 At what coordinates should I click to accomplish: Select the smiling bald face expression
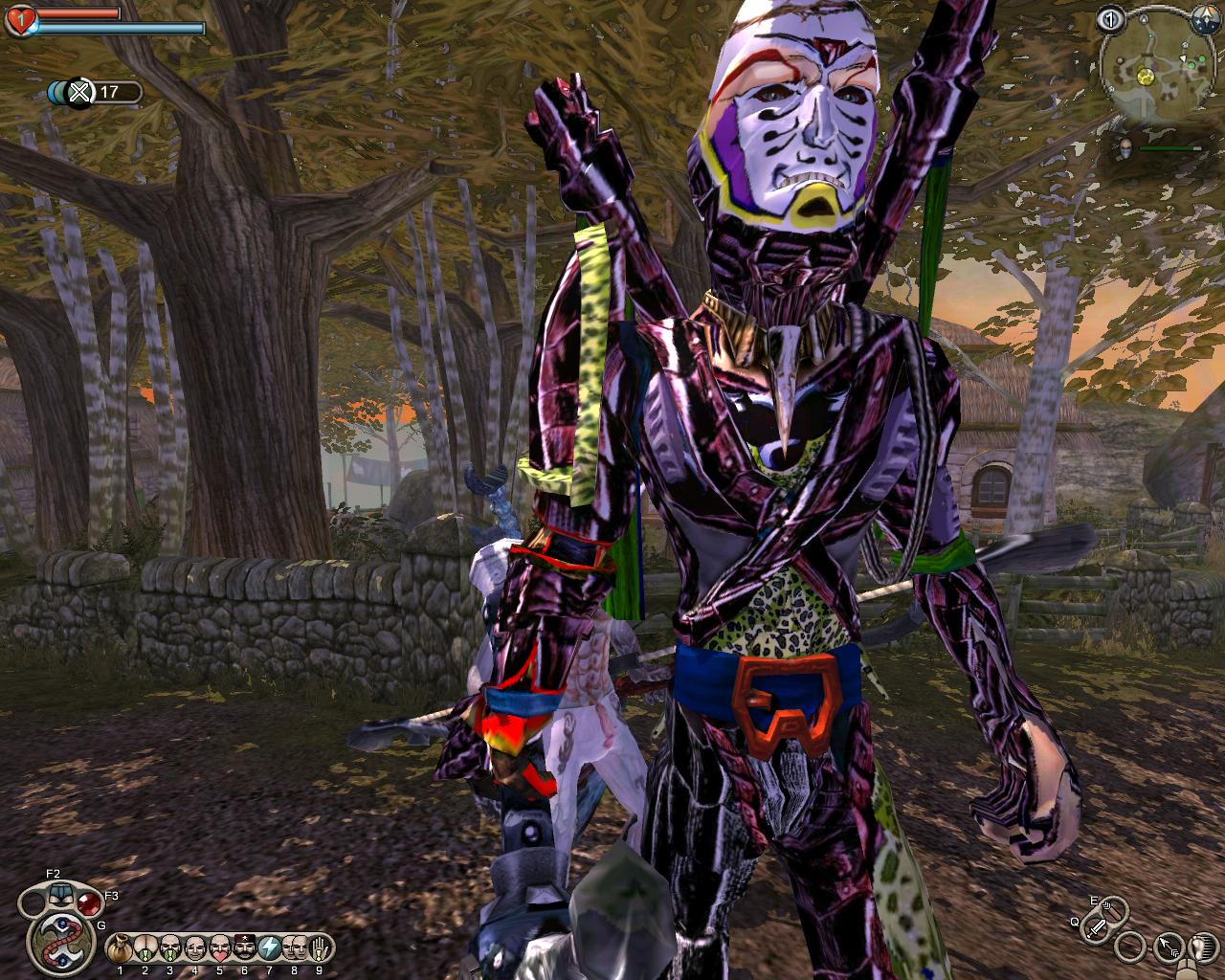click(x=194, y=948)
